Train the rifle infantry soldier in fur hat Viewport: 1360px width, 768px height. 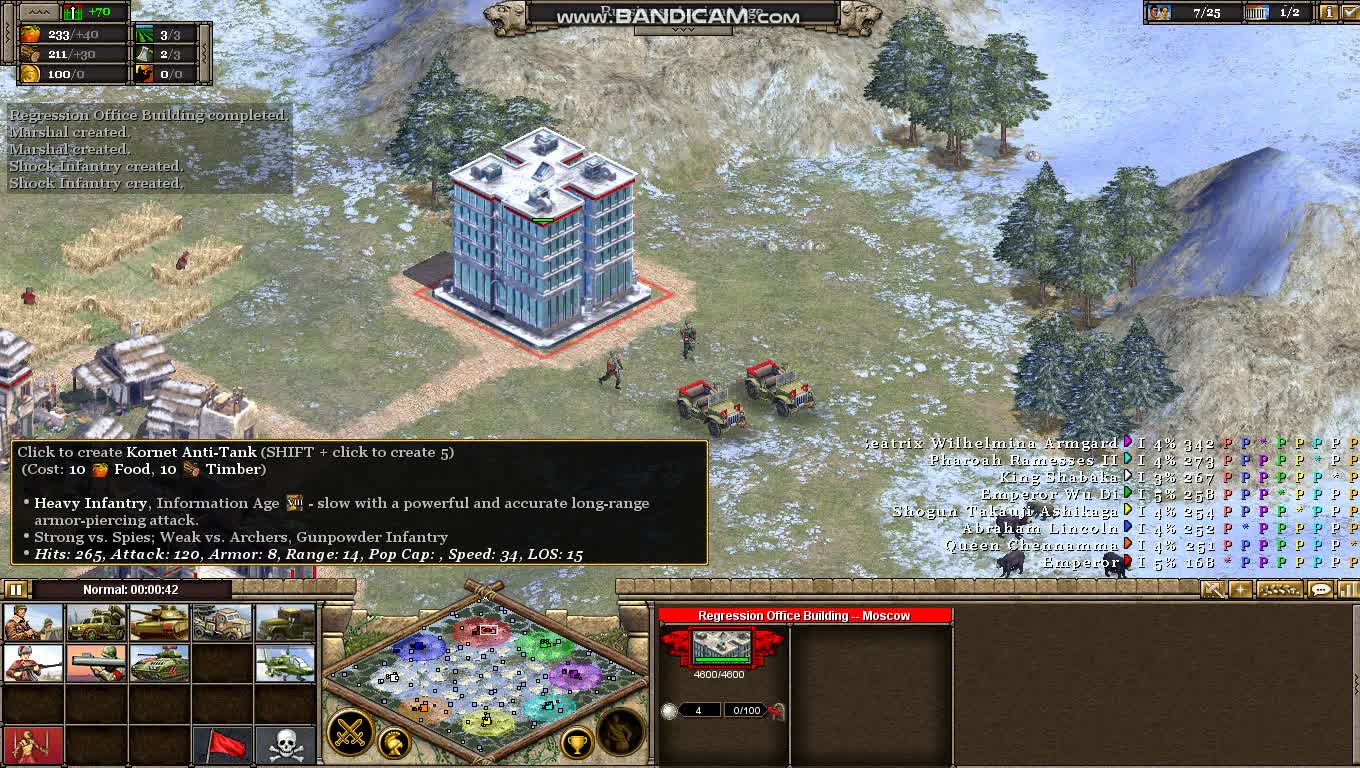point(33,663)
